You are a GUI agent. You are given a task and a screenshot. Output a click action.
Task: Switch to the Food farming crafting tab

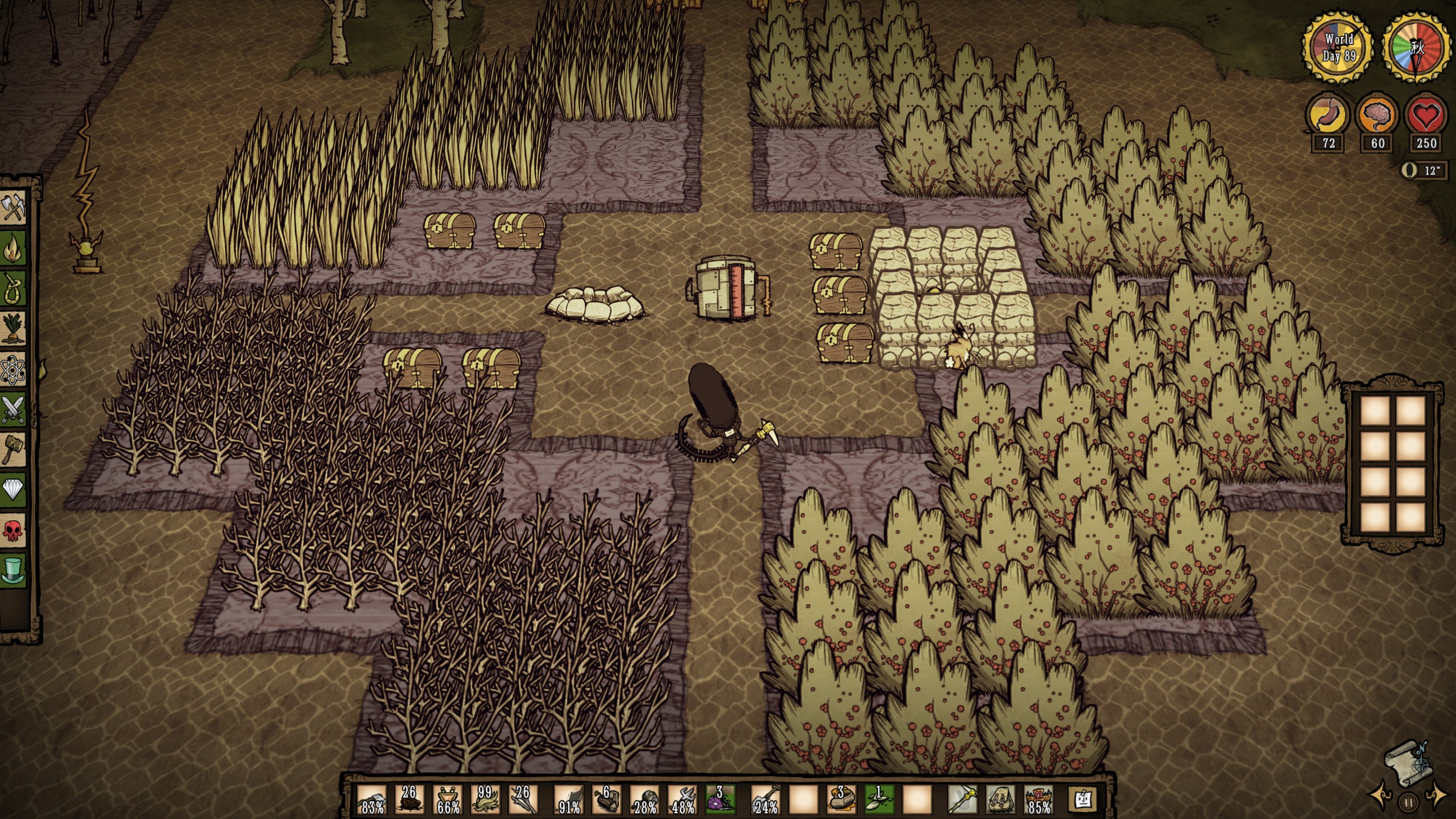(x=14, y=329)
